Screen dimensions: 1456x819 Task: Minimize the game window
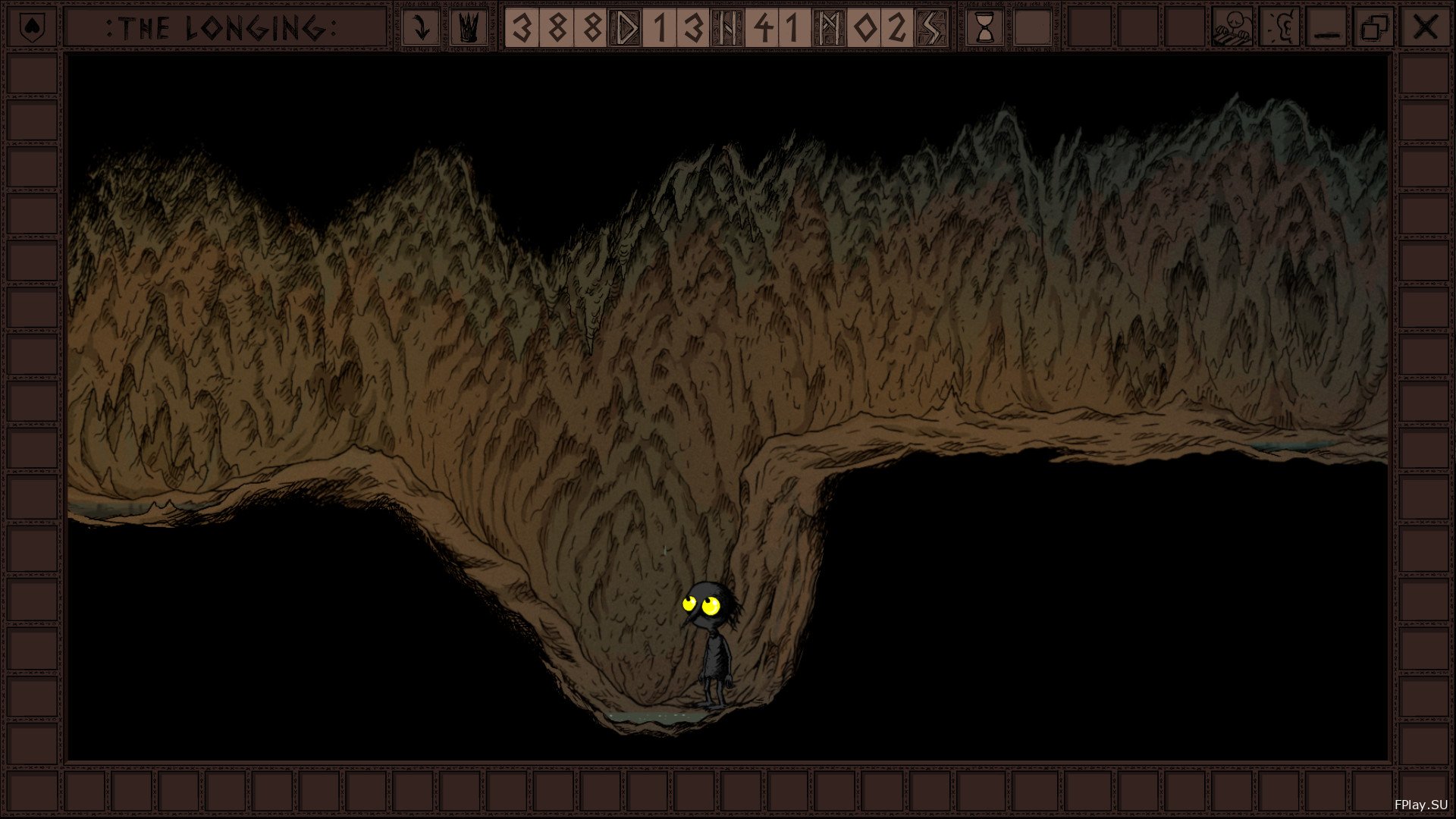[1327, 29]
